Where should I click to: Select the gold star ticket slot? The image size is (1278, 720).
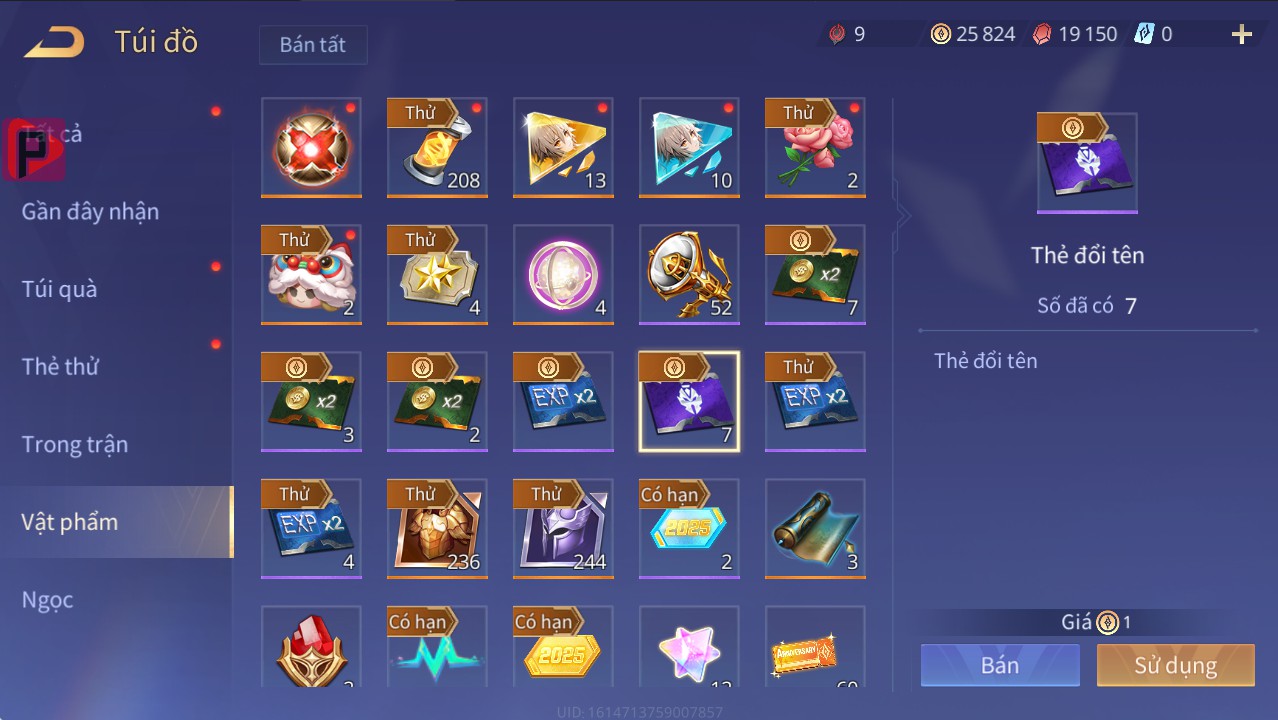437,275
